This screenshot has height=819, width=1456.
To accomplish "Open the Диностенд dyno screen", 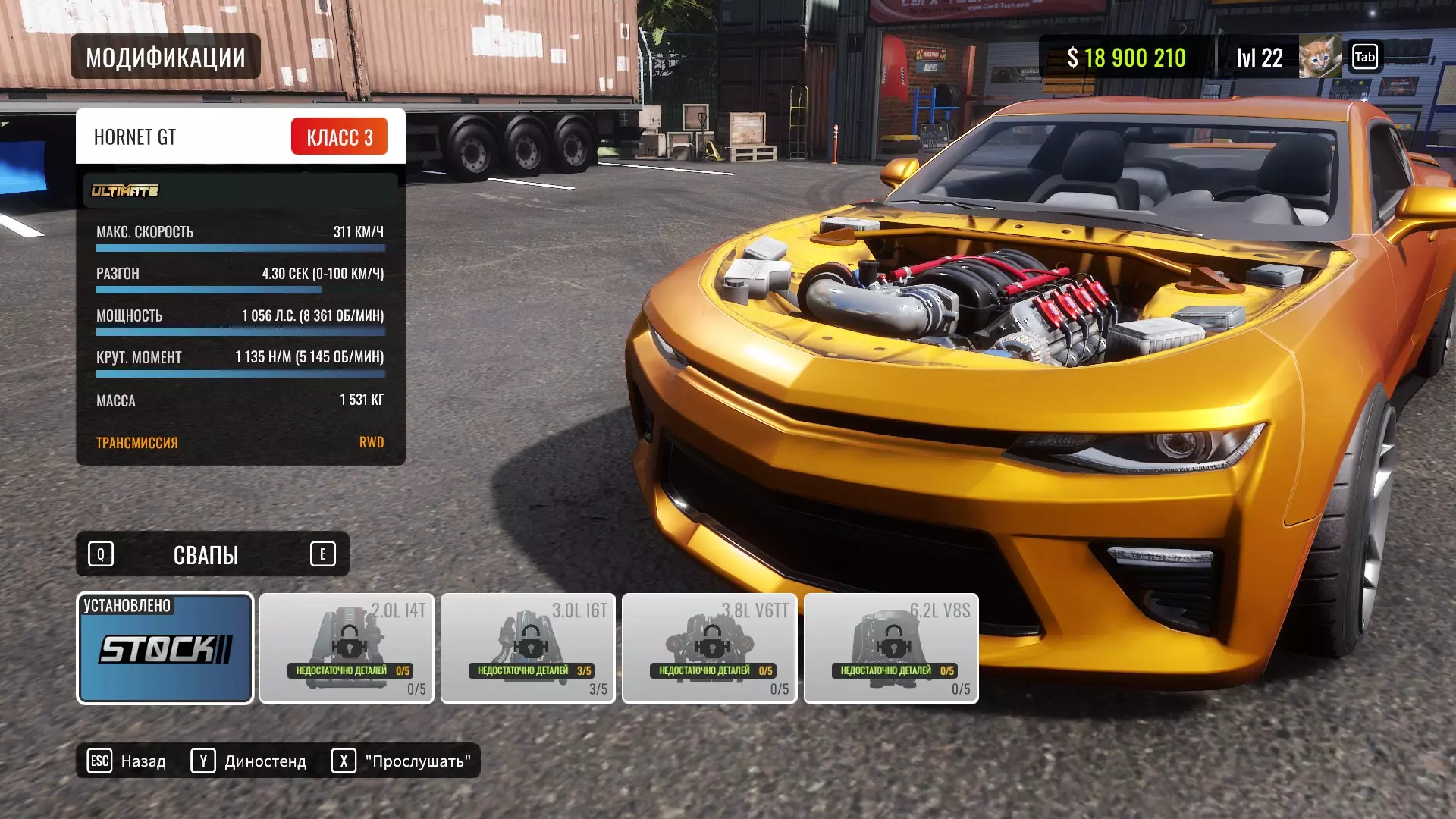I will 249,761.
